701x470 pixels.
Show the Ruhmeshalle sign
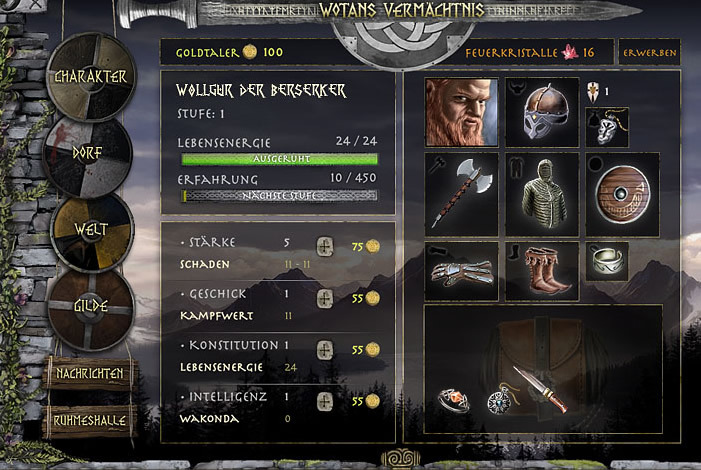coord(90,421)
